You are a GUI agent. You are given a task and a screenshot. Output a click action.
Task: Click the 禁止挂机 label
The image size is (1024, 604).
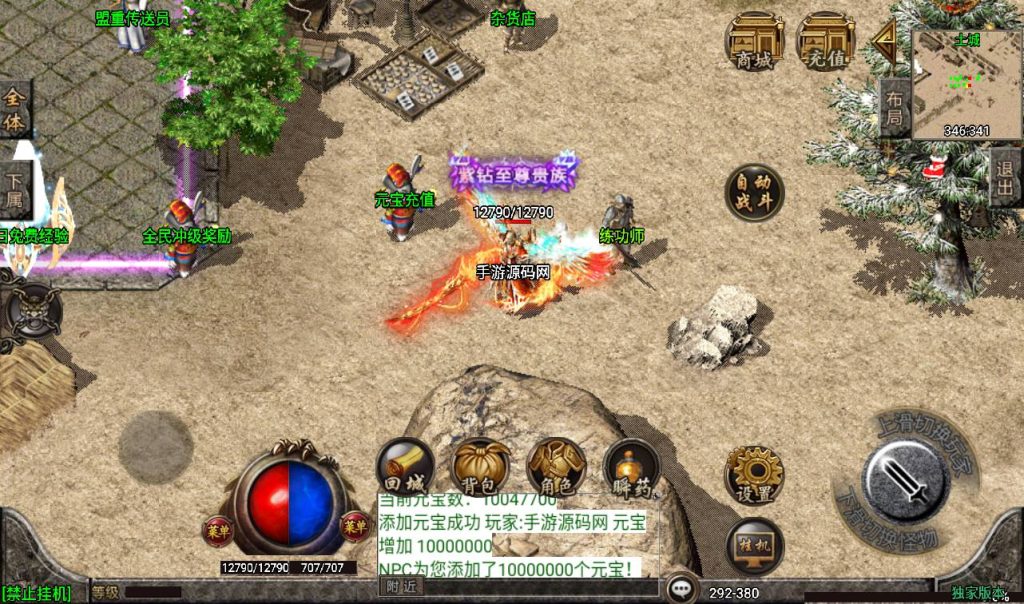click(37, 594)
